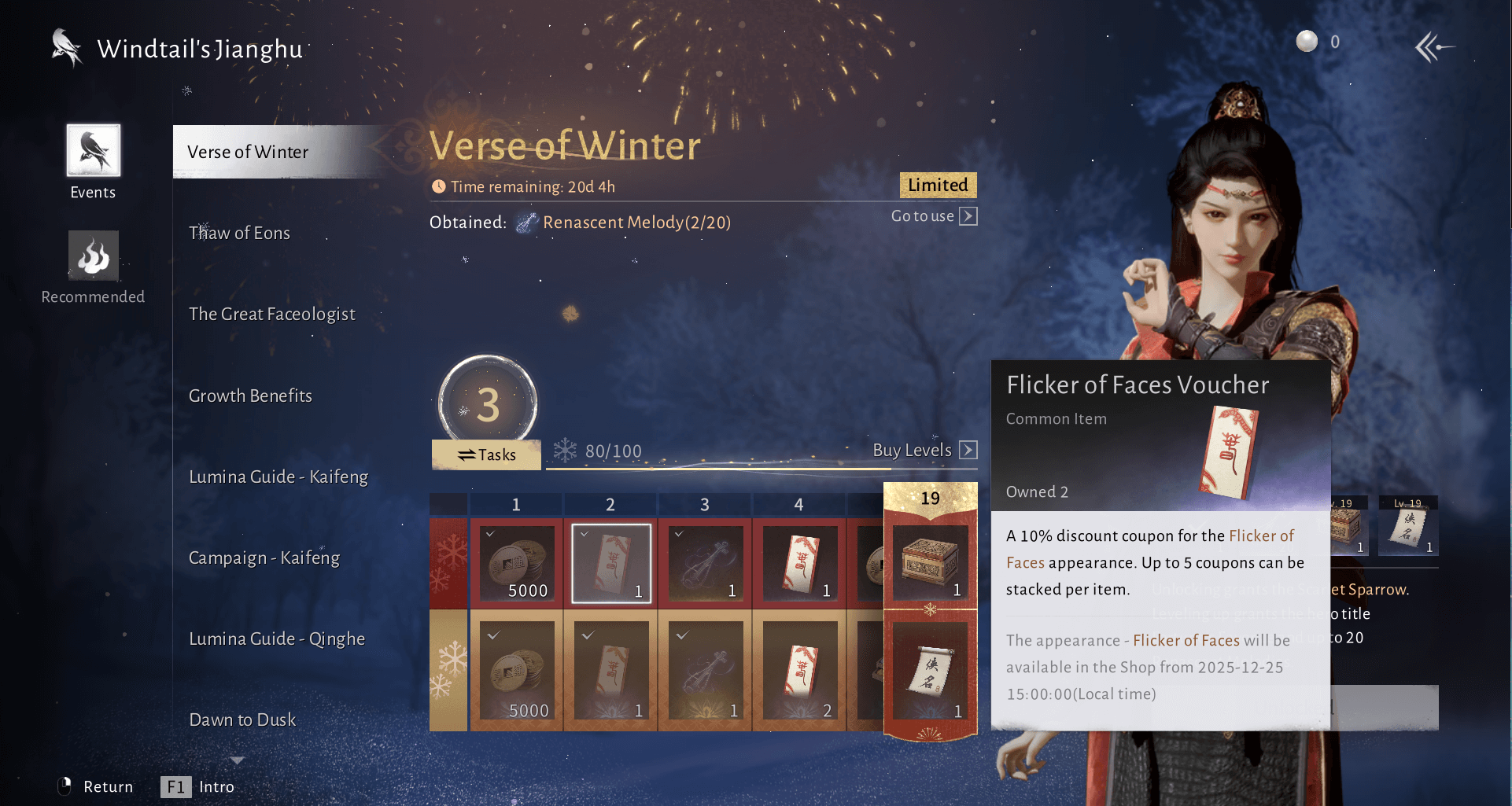Select the highlighted level 2 voucher reward
The width and height of the screenshot is (1512, 806).
click(x=611, y=563)
